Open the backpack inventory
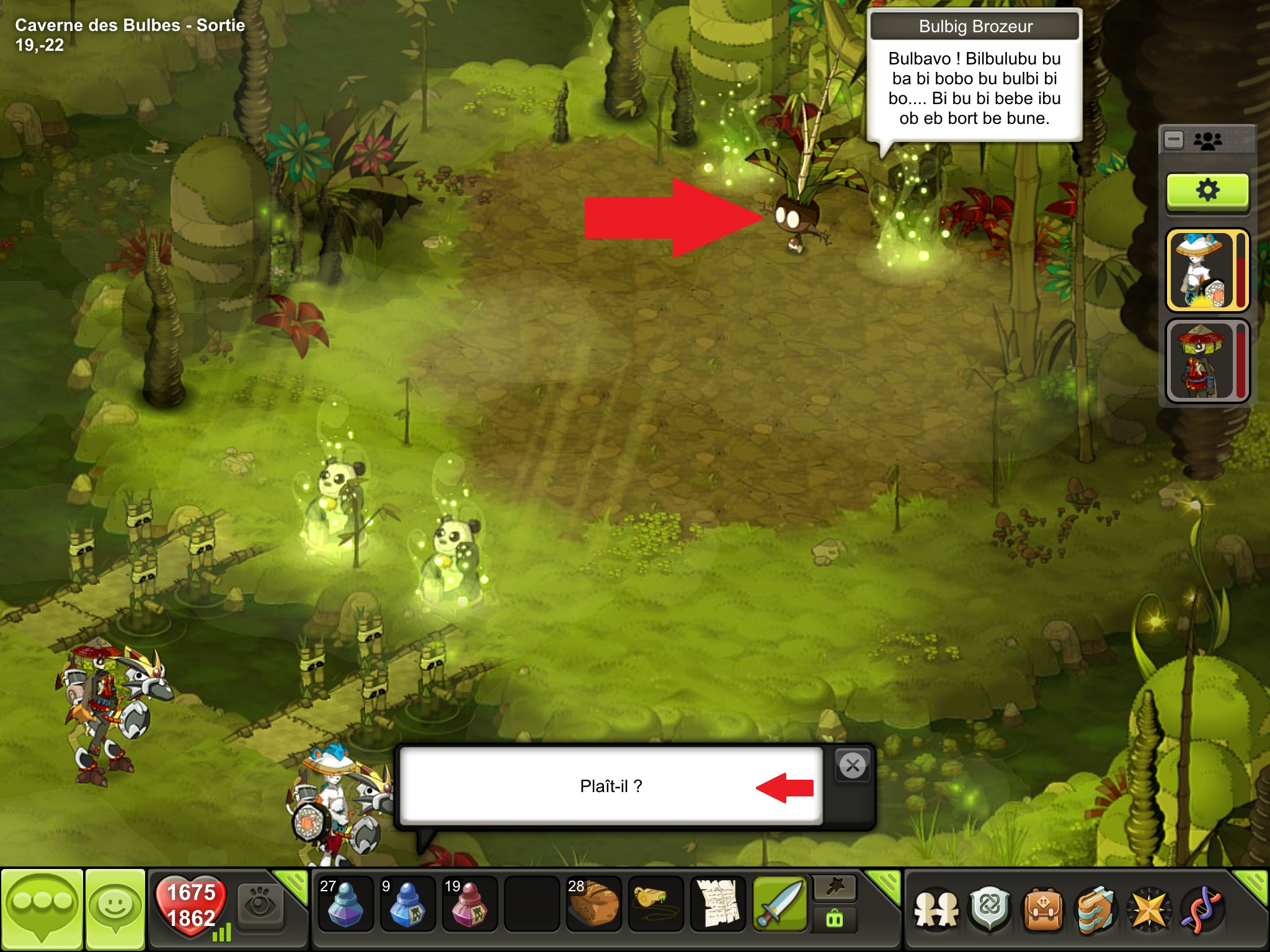Viewport: 1270px width, 952px height. [x=1044, y=910]
